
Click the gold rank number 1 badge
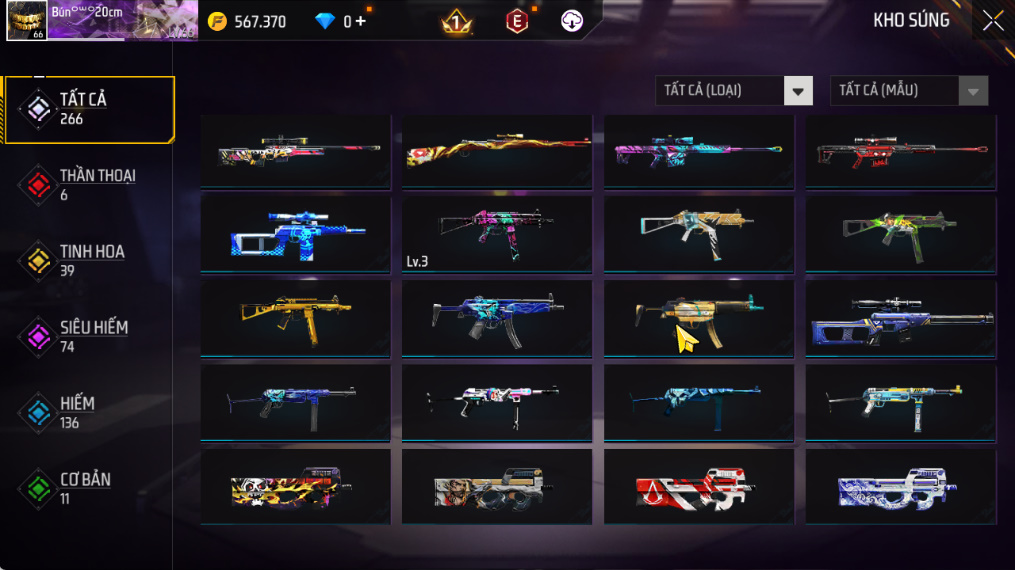pyautogui.click(x=457, y=21)
